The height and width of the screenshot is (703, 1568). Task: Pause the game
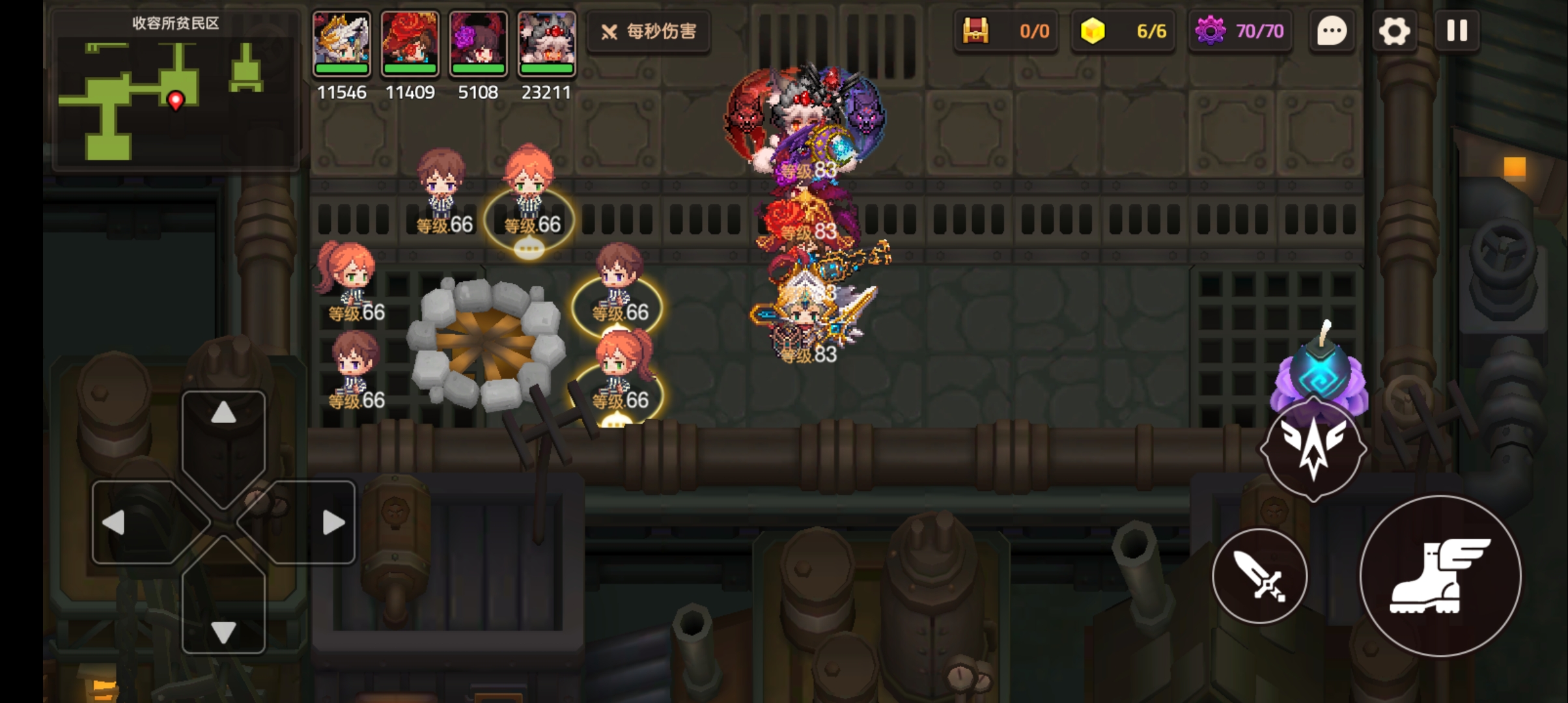pyautogui.click(x=1457, y=31)
